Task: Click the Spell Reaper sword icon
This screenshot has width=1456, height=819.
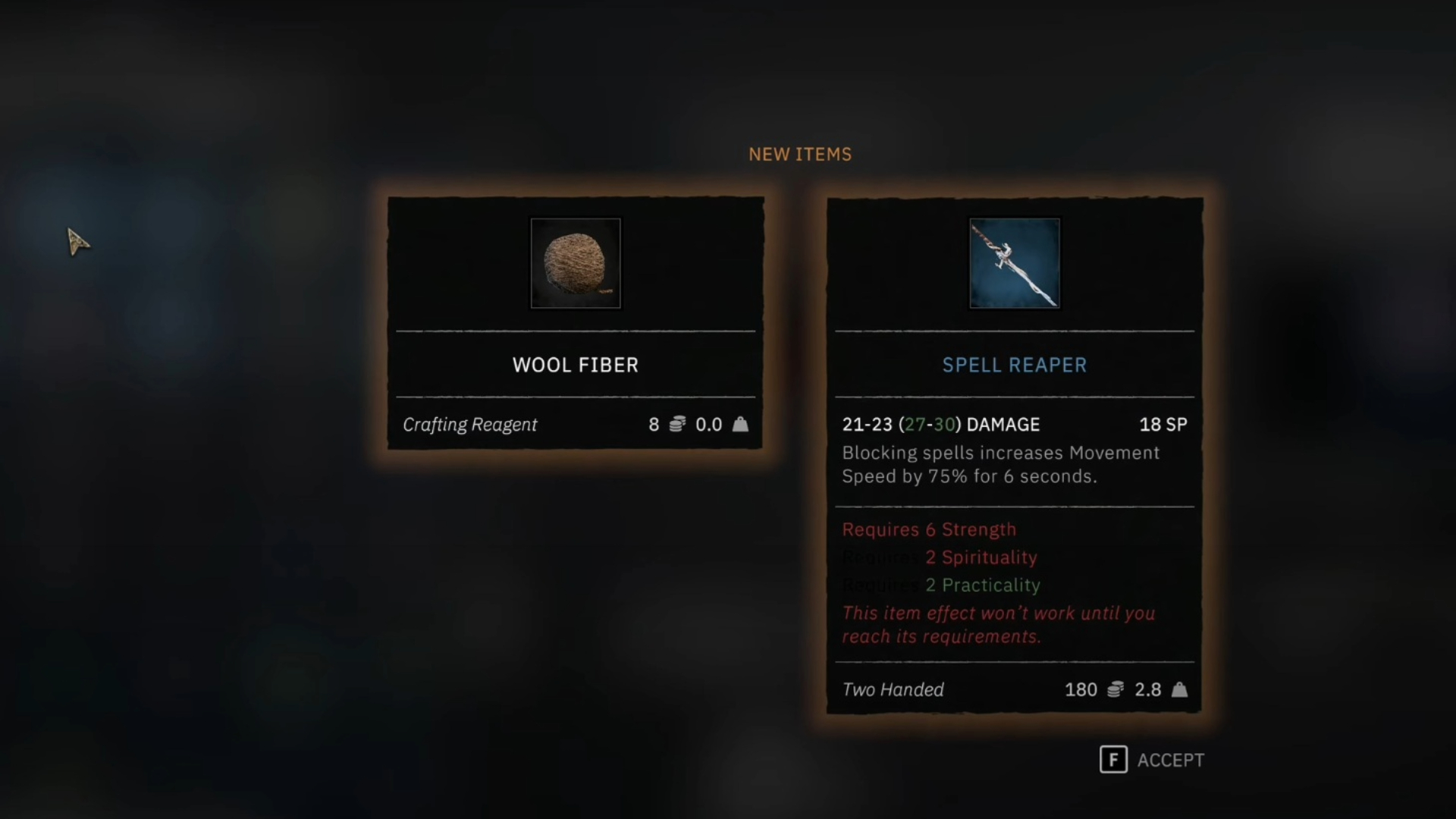Action: click(x=1015, y=263)
